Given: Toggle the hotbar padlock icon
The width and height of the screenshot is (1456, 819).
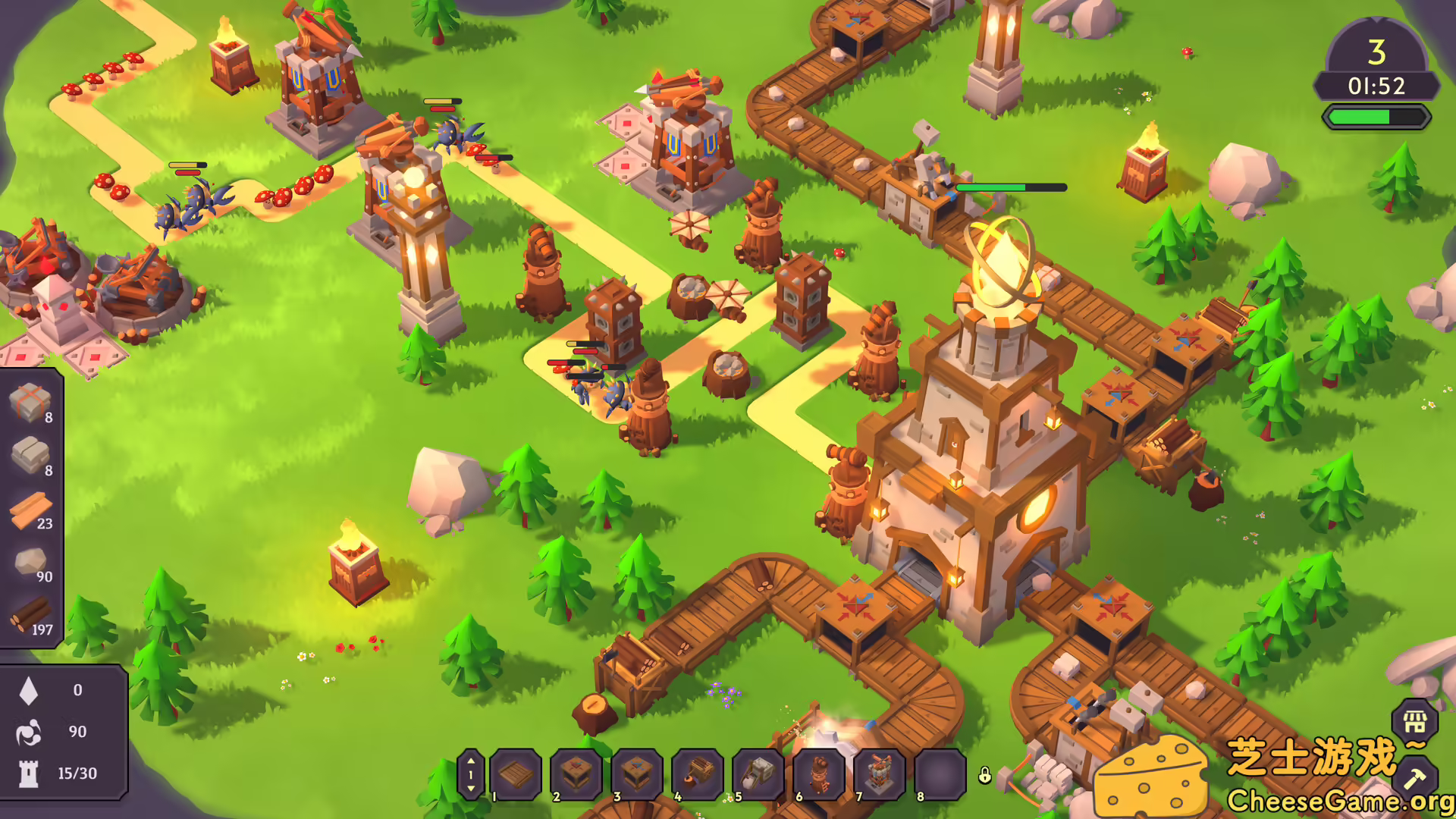Looking at the screenshot, I should coord(984,775).
